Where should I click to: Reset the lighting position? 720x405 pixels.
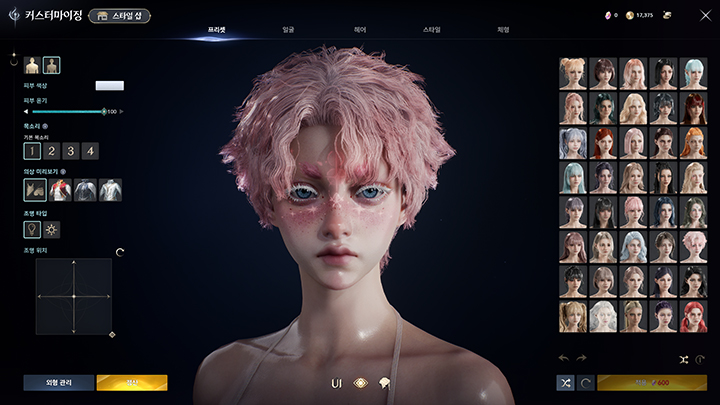coord(120,252)
